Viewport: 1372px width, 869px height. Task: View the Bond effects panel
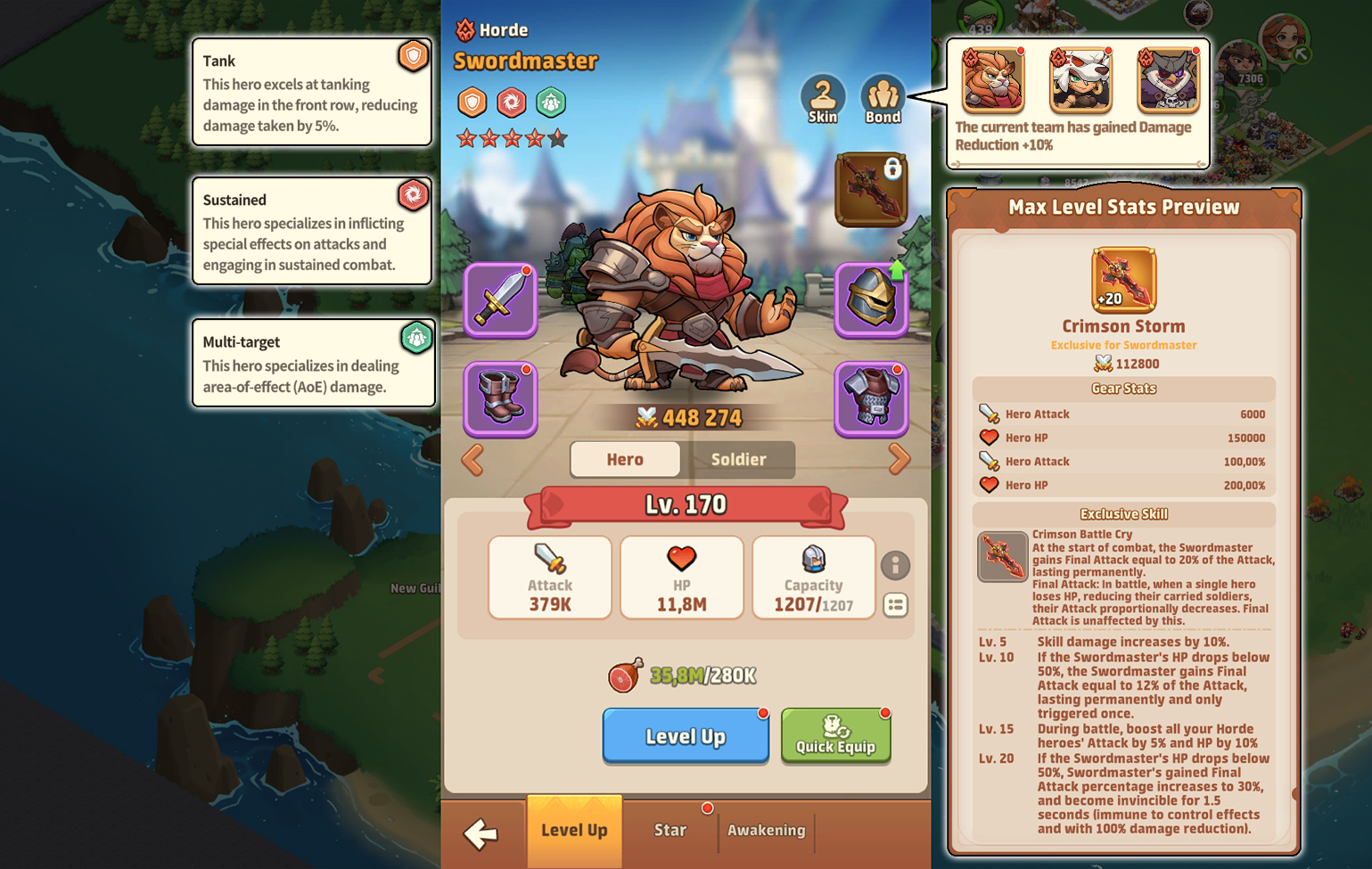(x=882, y=94)
